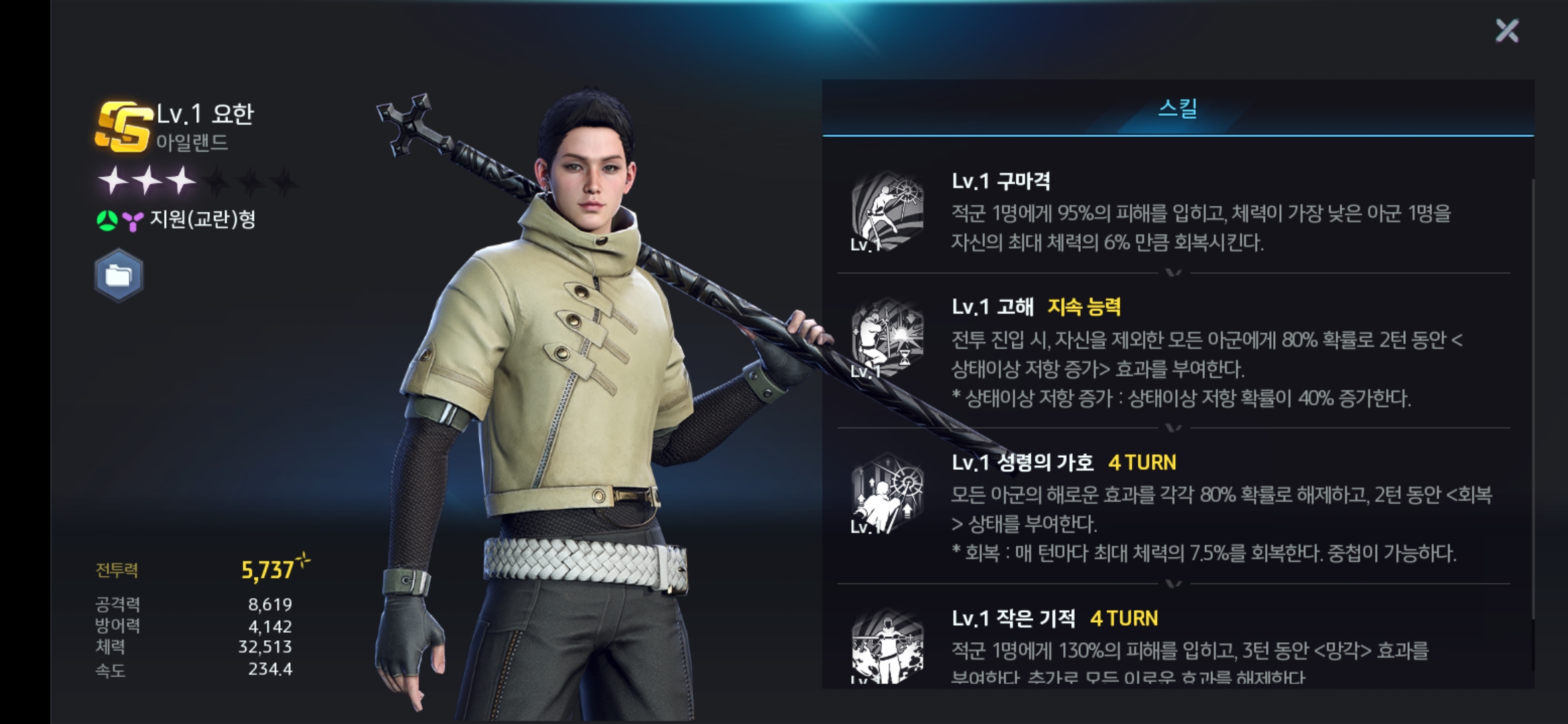This screenshot has height=724, width=1568.
Task: Select the 작은 기적 skill icon
Action: 887,647
